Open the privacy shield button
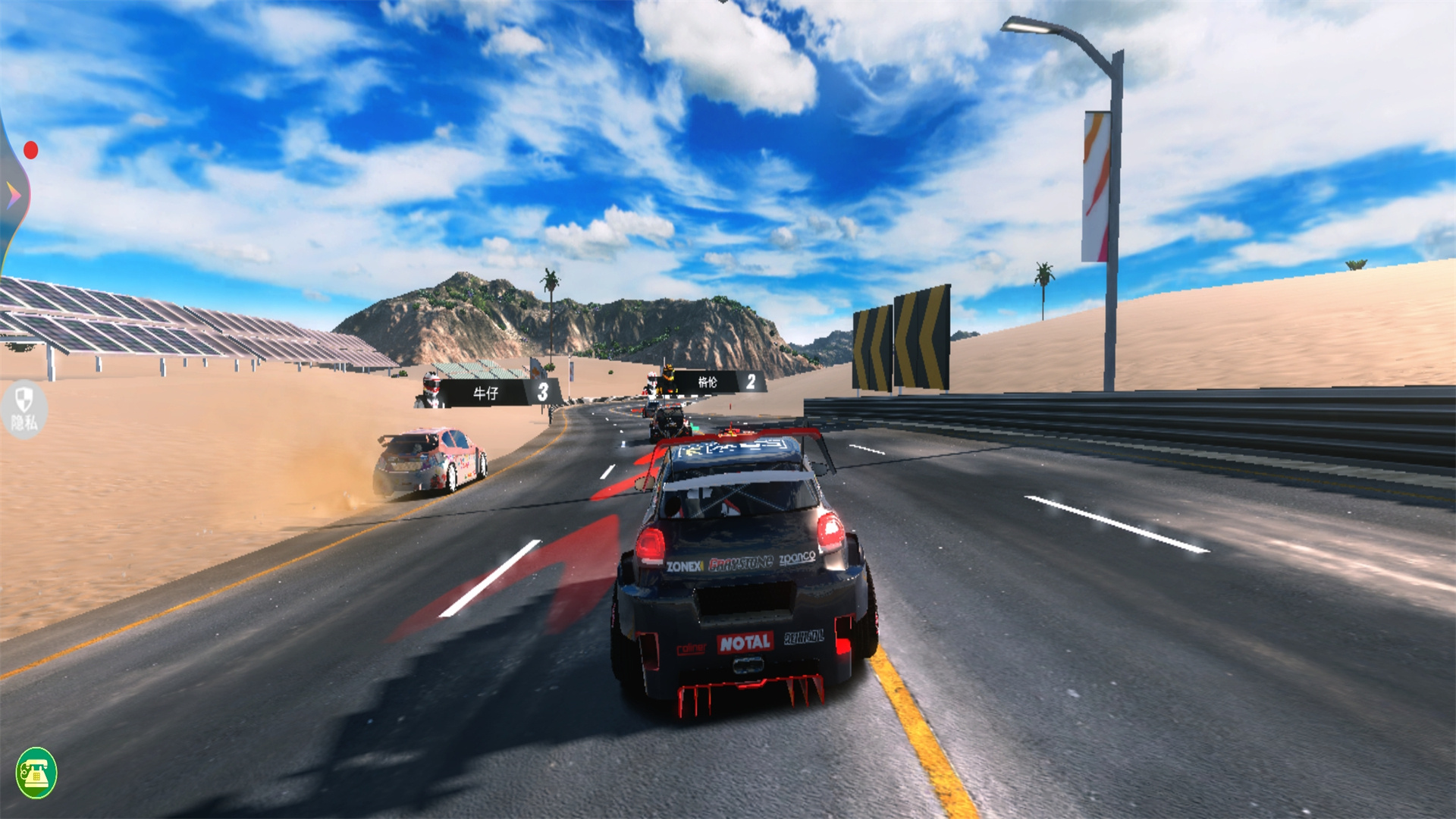The height and width of the screenshot is (819, 1456). [24, 408]
